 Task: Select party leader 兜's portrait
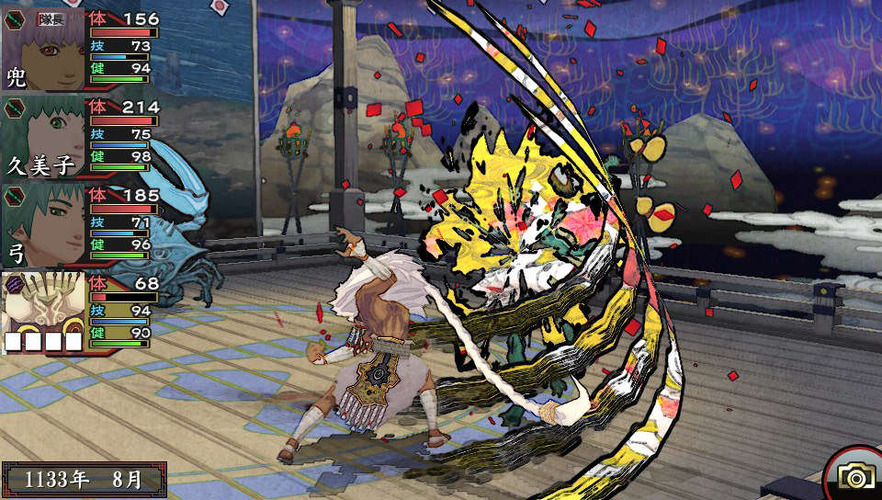tap(44, 48)
